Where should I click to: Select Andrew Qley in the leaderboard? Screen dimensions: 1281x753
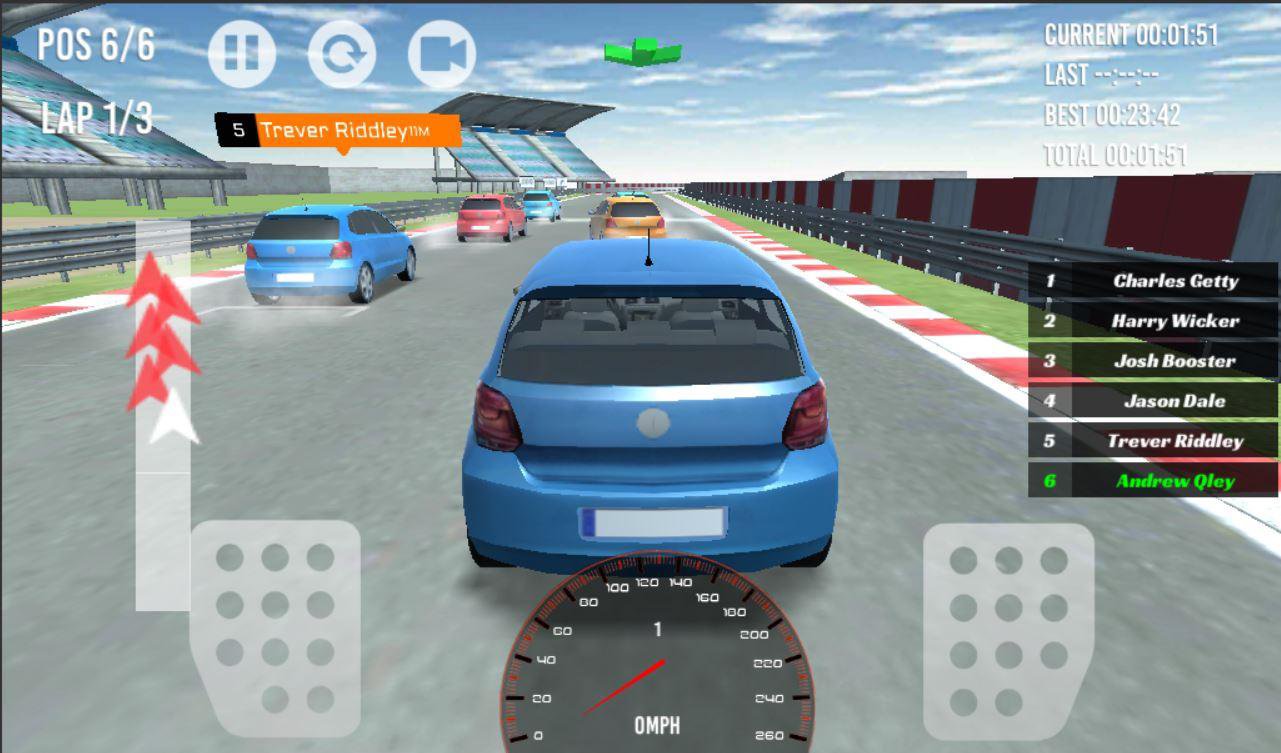click(x=1150, y=481)
